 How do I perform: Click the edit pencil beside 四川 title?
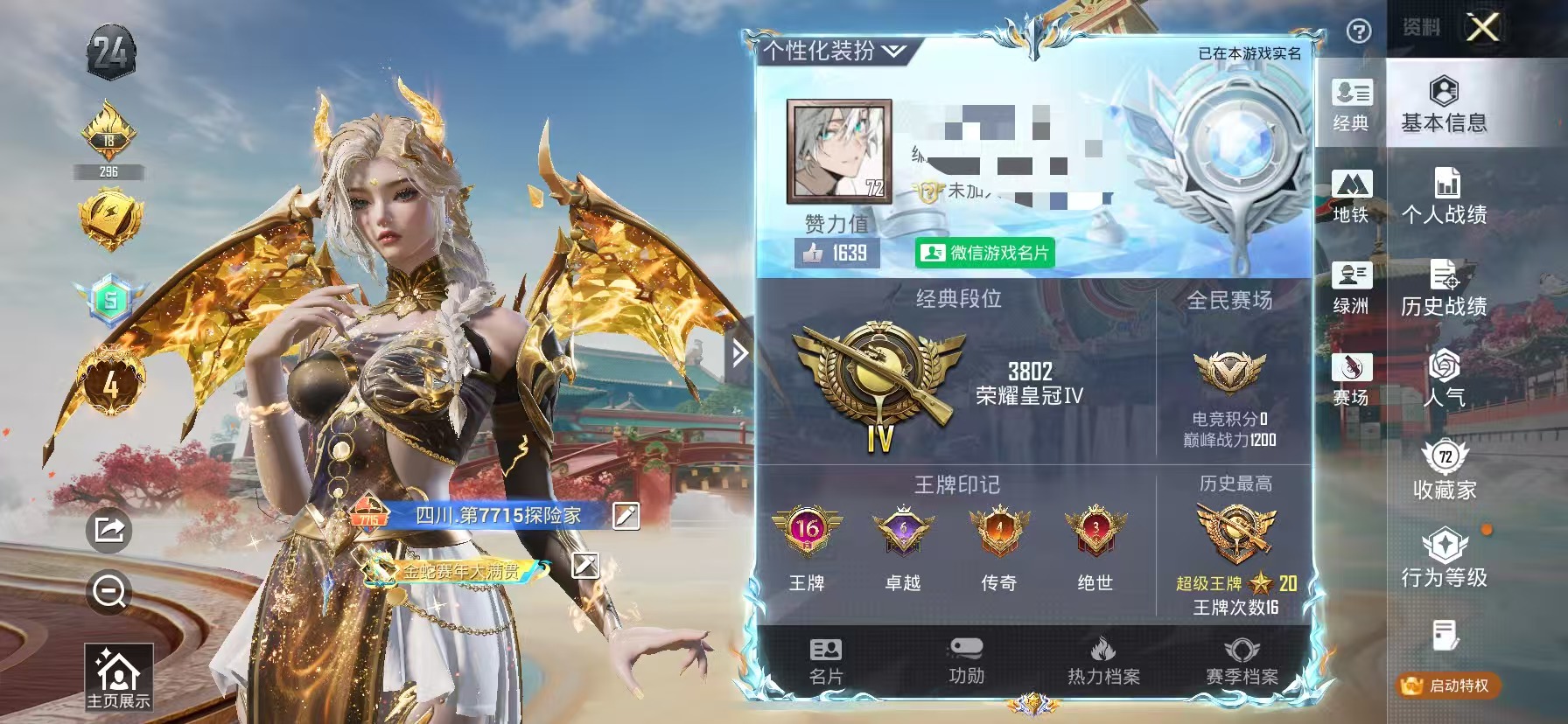(x=625, y=517)
